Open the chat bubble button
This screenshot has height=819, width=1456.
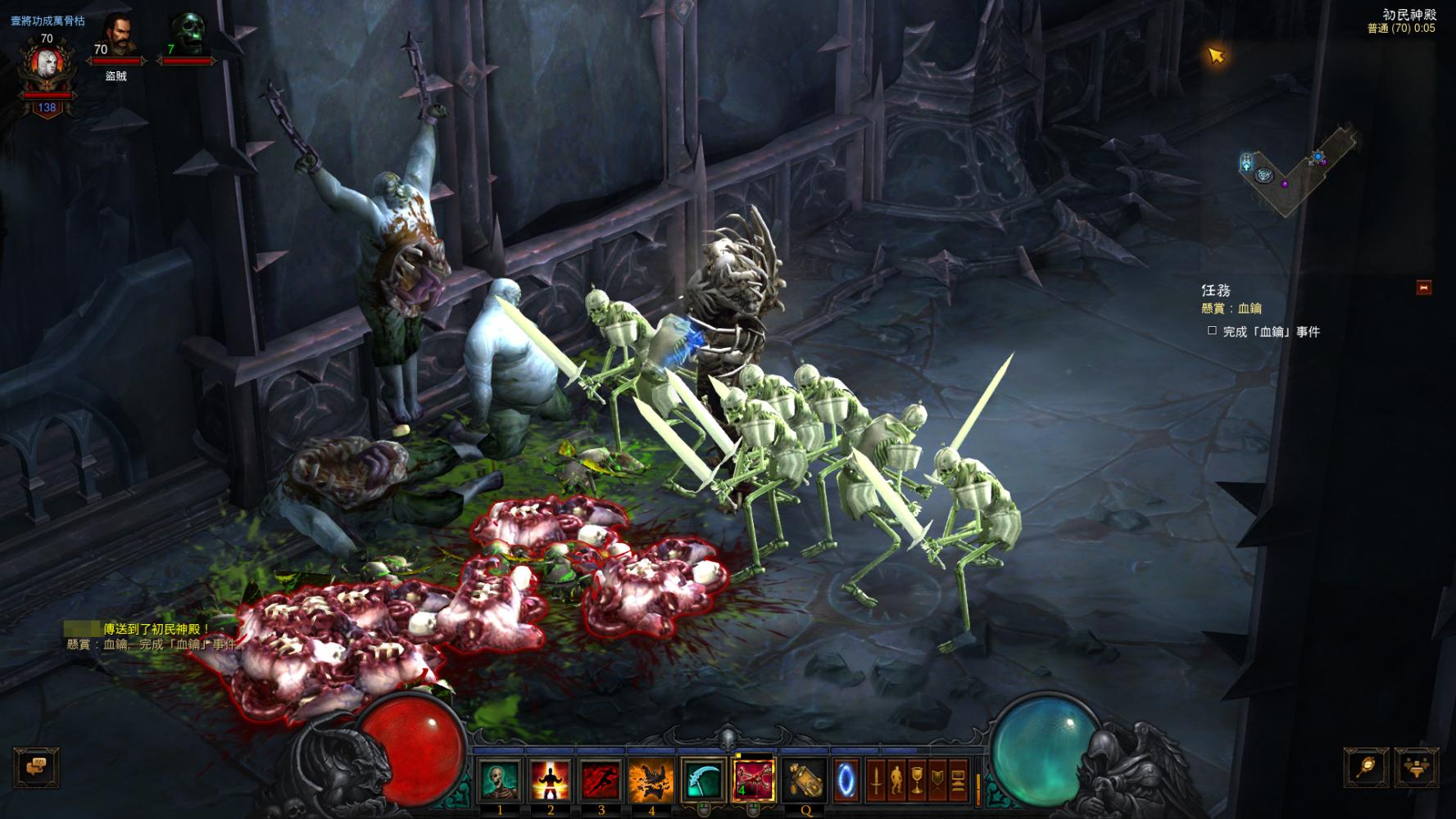[37, 768]
